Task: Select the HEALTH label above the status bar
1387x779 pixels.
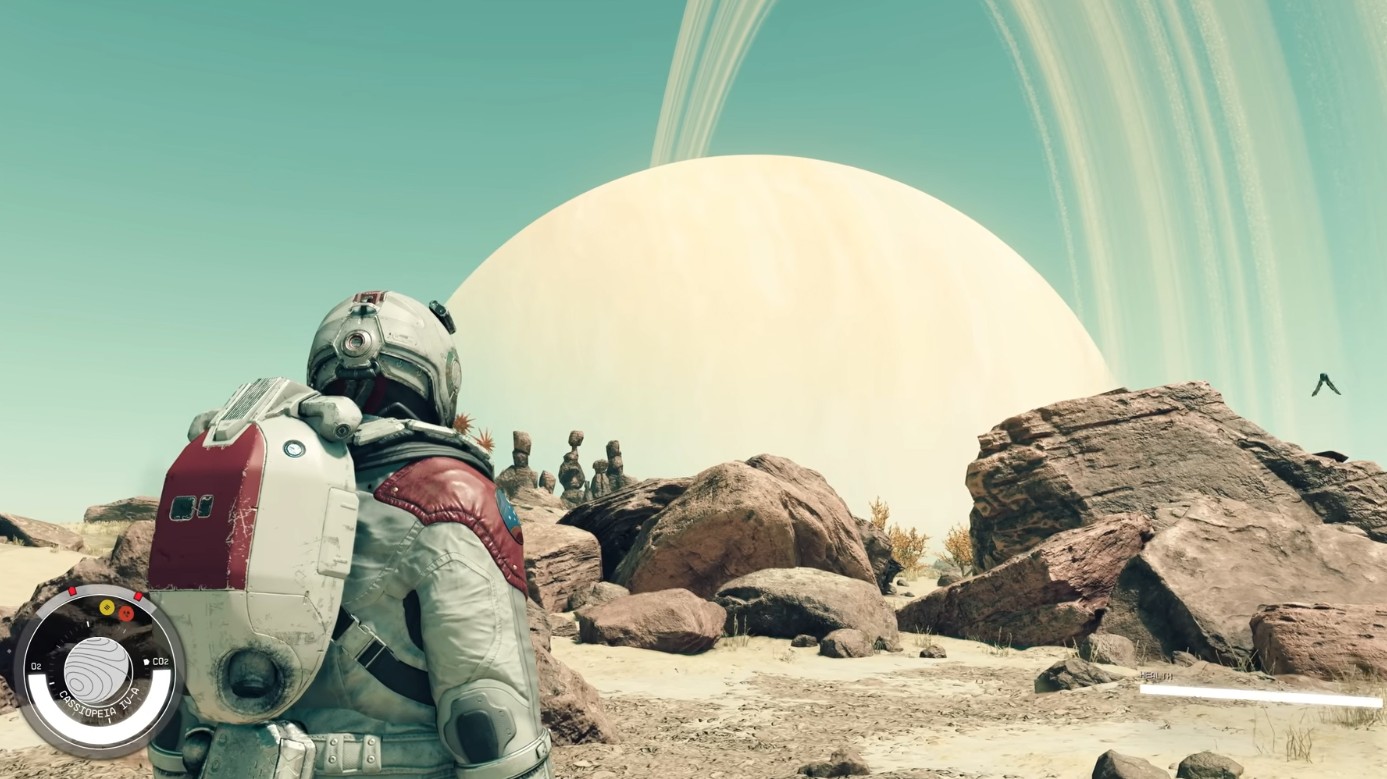Action: [x=1158, y=674]
